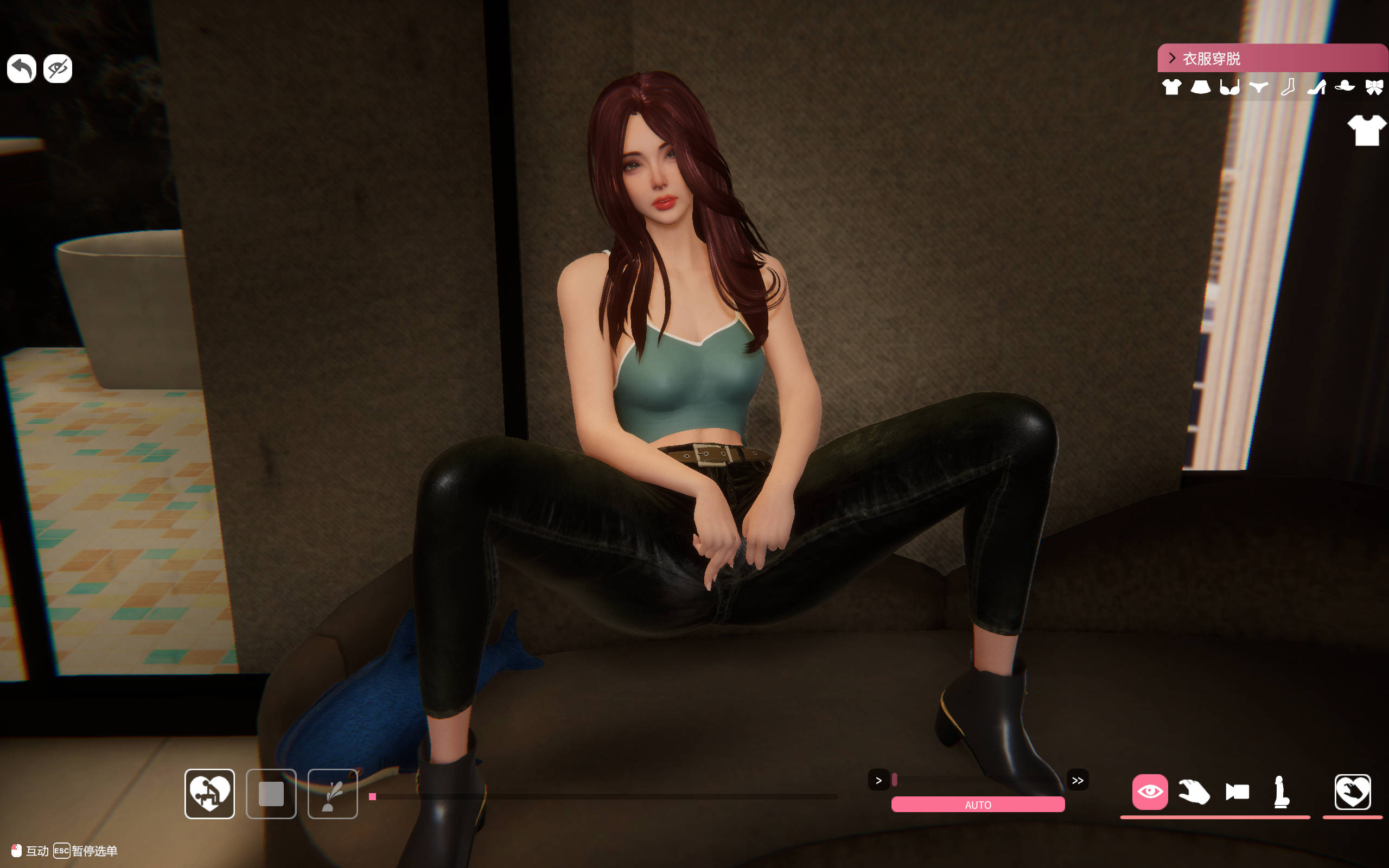The height and width of the screenshot is (868, 1389).
Task: Select the skirt clothing icon
Action: (x=1201, y=87)
